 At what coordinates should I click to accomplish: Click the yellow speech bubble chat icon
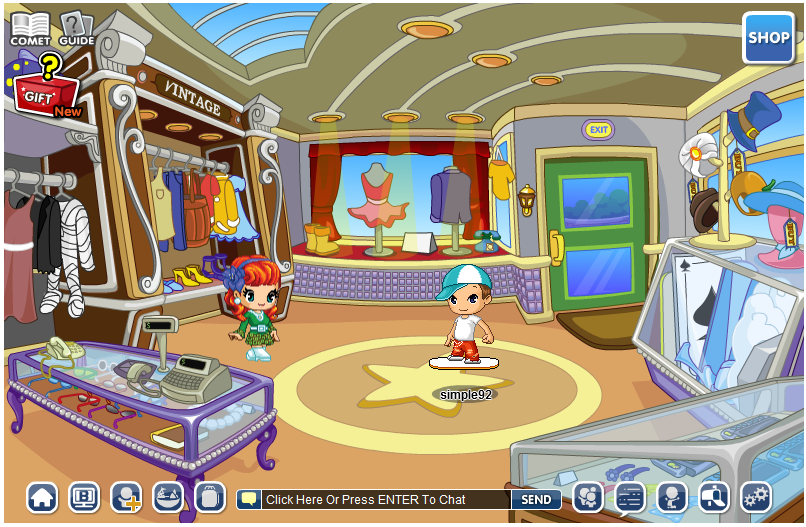point(249,499)
